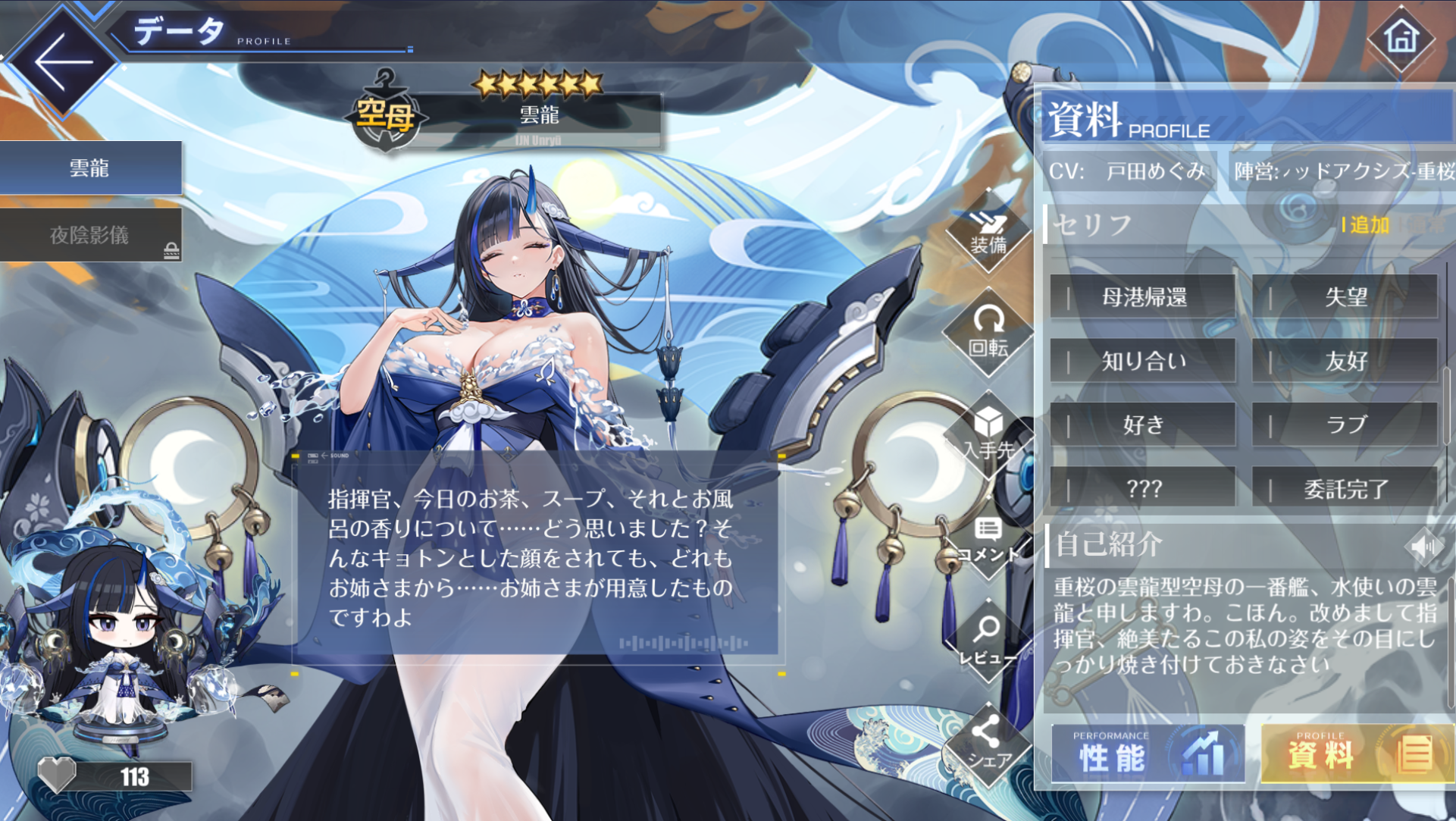Select the 追加 additional lines filter
Screen dimensions: 1456x821
pyautogui.click(x=1368, y=225)
